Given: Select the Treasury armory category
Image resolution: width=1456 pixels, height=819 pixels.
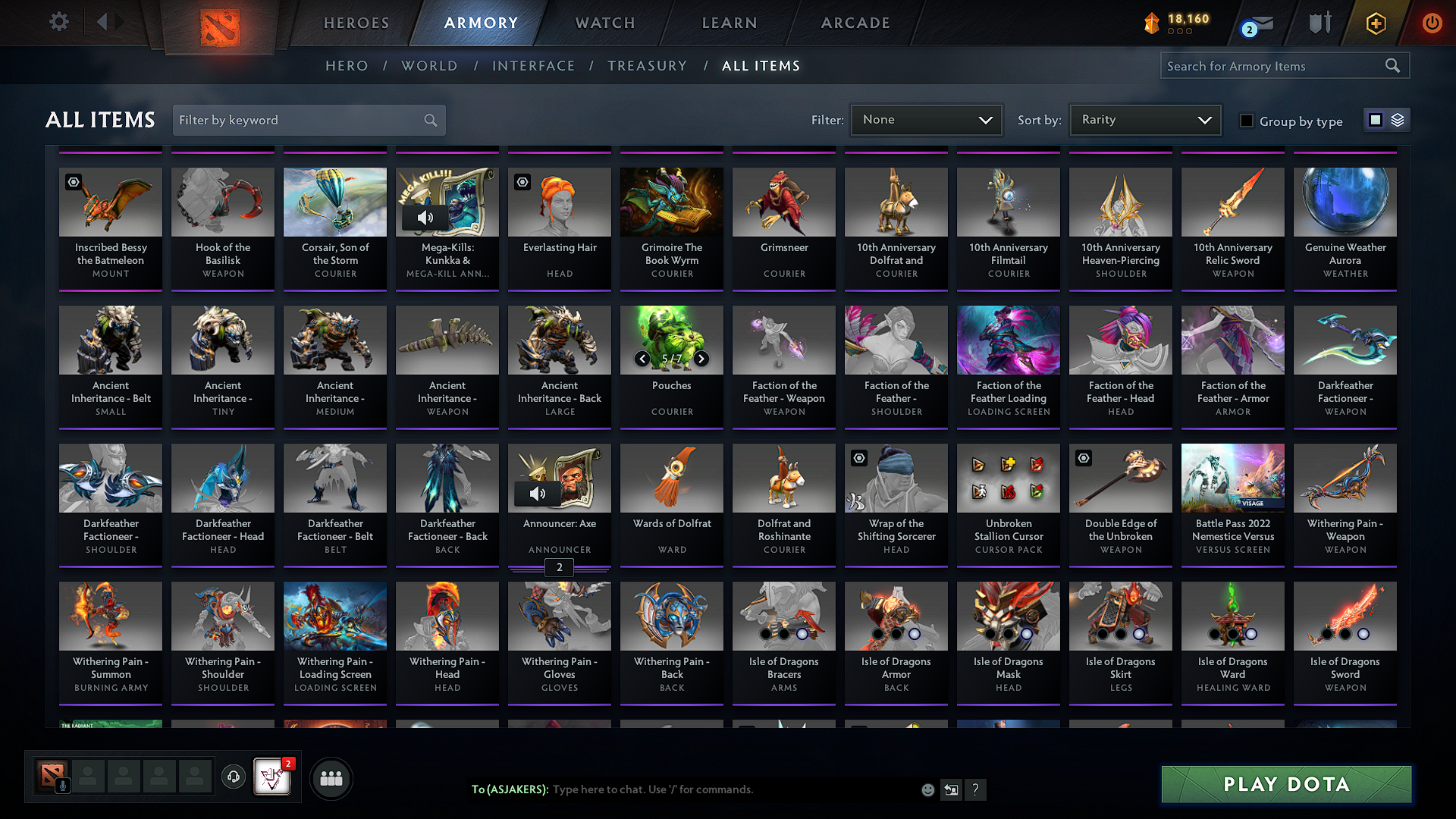Looking at the screenshot, I should [x=647, y=66].
